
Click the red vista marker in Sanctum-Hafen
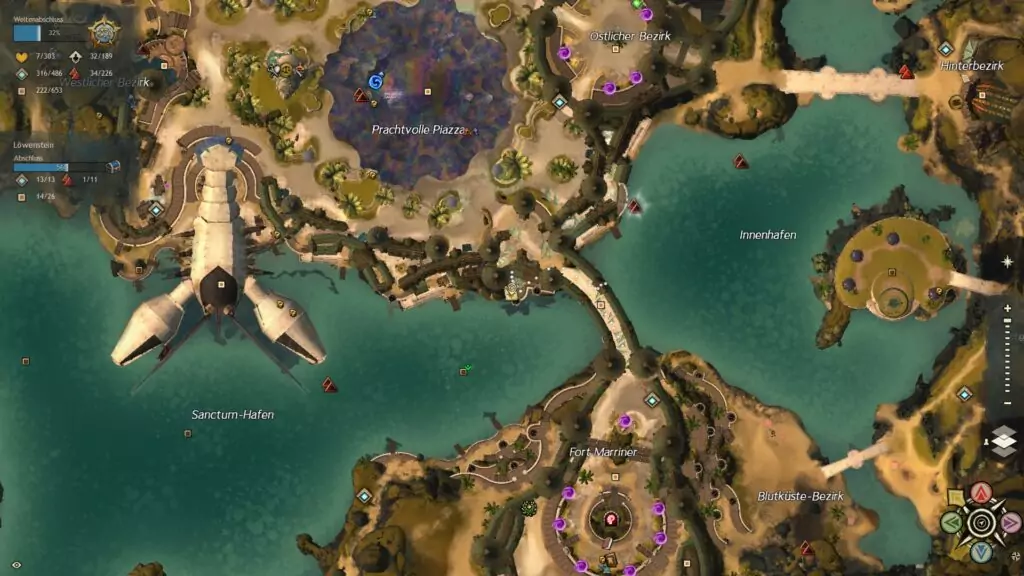pyautogui.click(x=328, y=384)
